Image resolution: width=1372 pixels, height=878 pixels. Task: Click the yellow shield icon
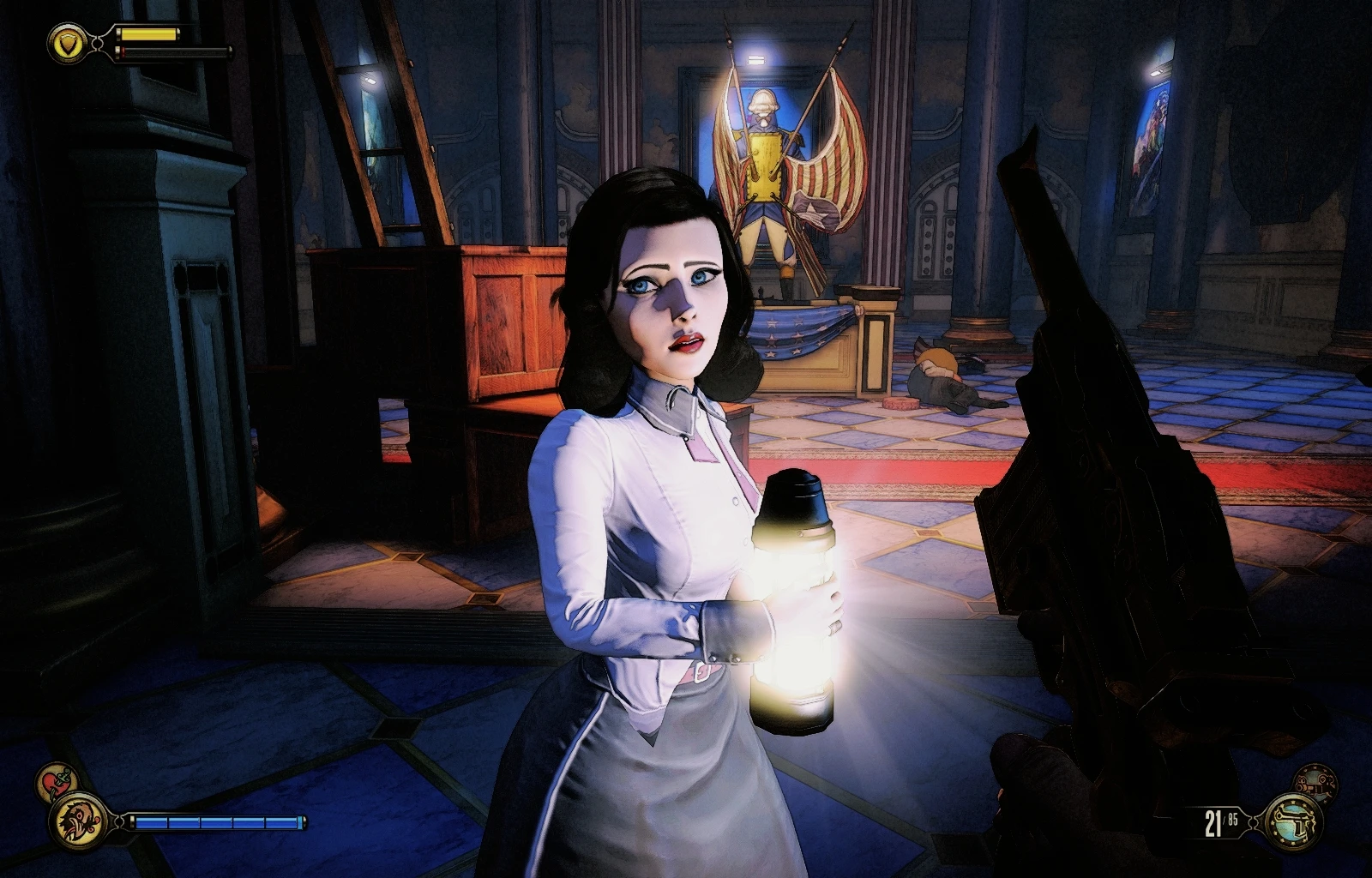[x=64, y=42]
